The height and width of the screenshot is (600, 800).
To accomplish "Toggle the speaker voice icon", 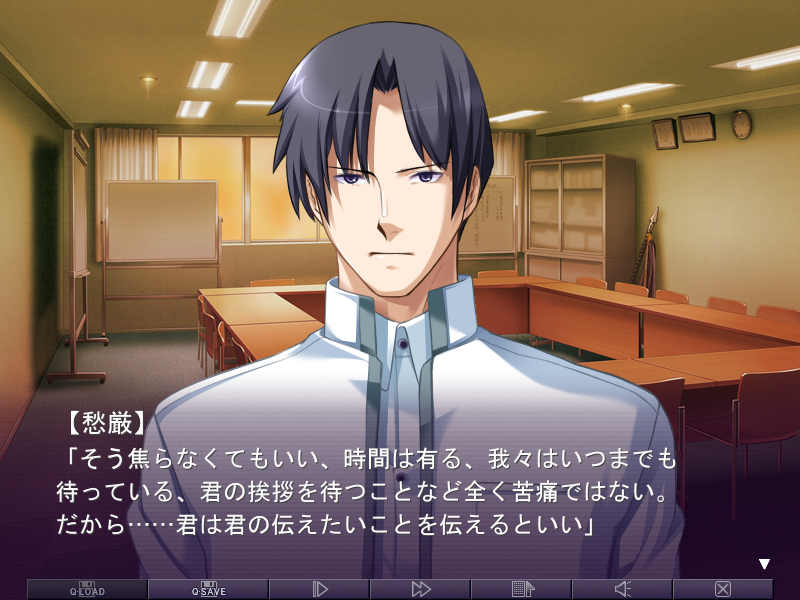I will click(x=622, y=589).
